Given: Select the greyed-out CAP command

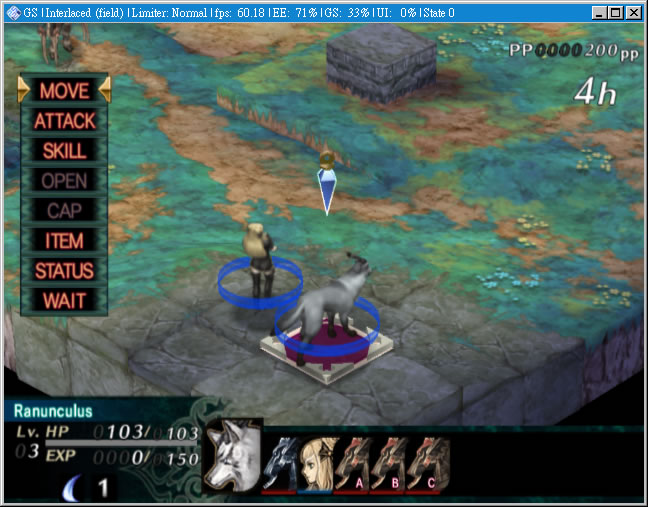Looking at the screenshot, I should 64,211.
